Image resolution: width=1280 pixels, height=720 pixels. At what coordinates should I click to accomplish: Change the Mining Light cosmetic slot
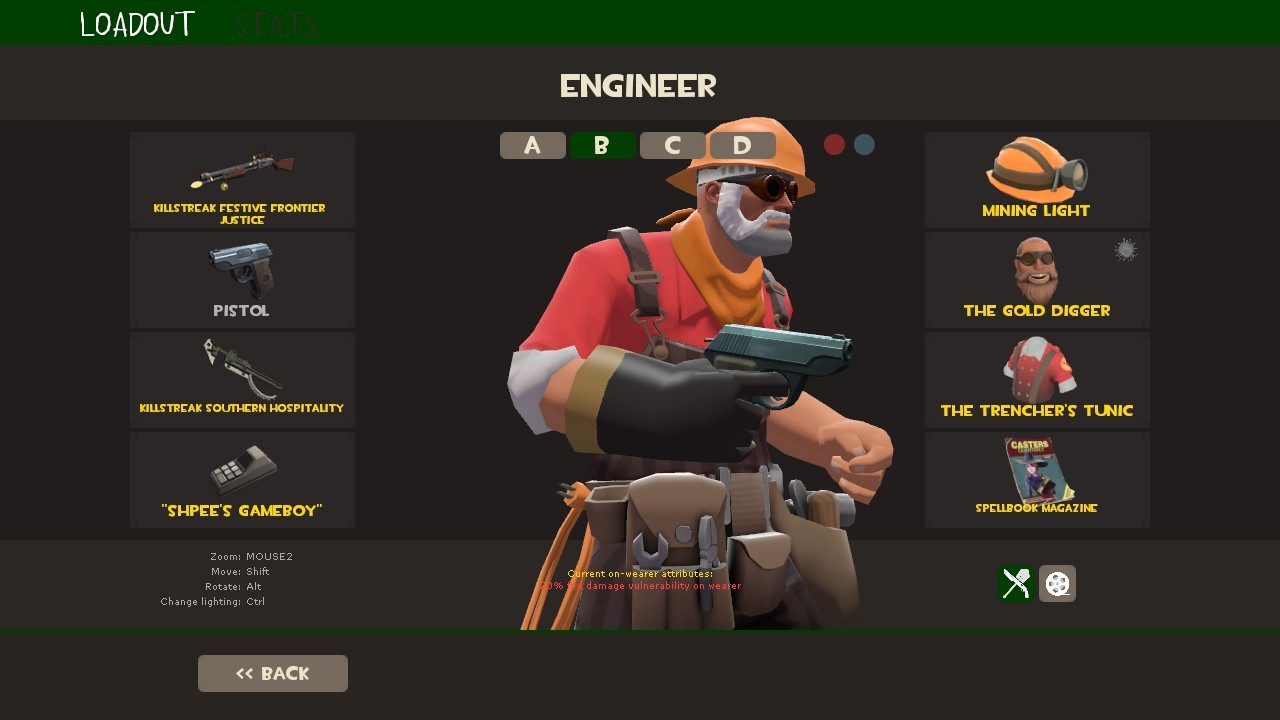[x=1037, y=180]
